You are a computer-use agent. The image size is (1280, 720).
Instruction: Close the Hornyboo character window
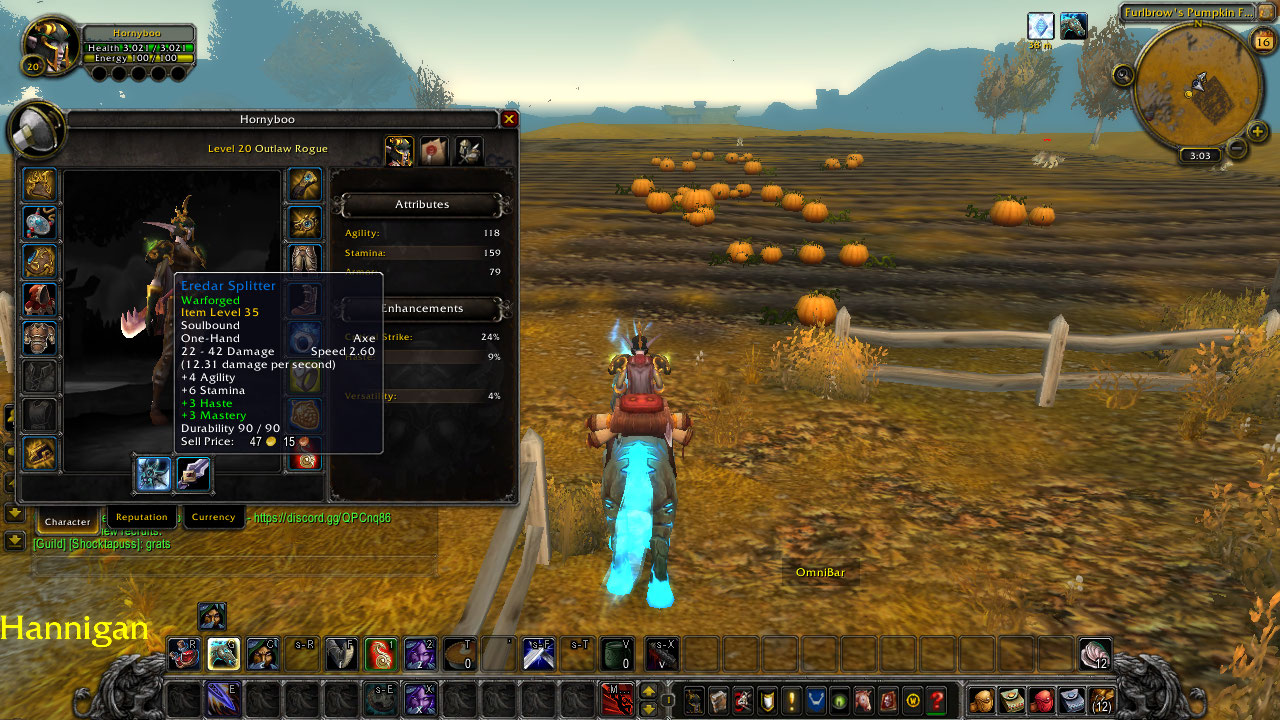pyautogui.click(x=509, y=120)
